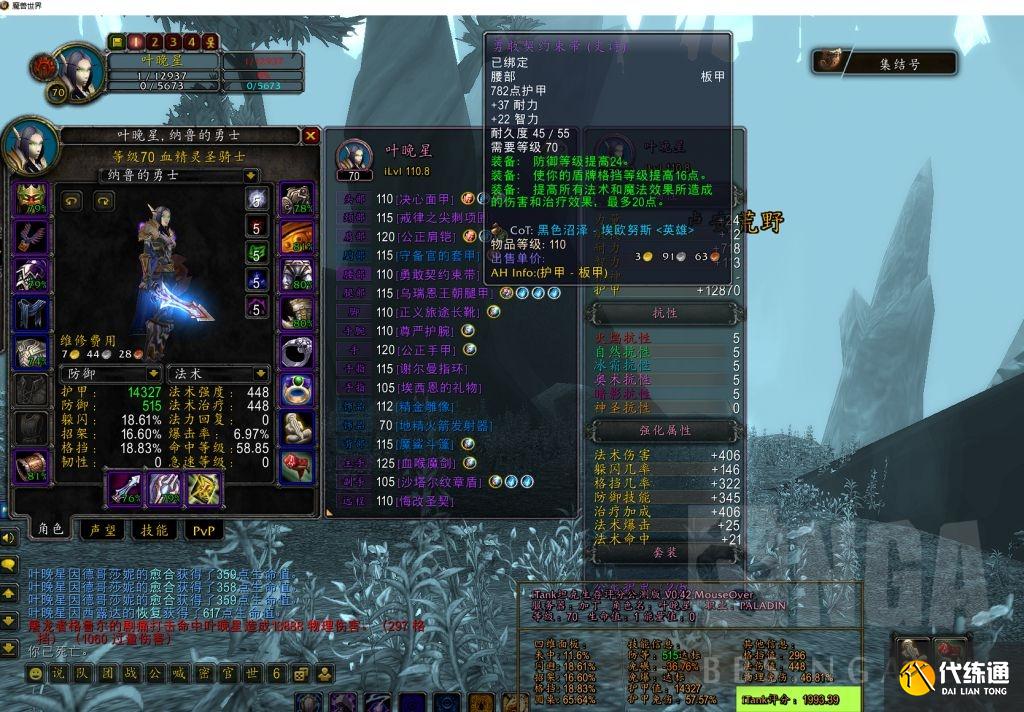Select the helmet equipment slot
Viewport: 1024px width, 712px height.
28,199
